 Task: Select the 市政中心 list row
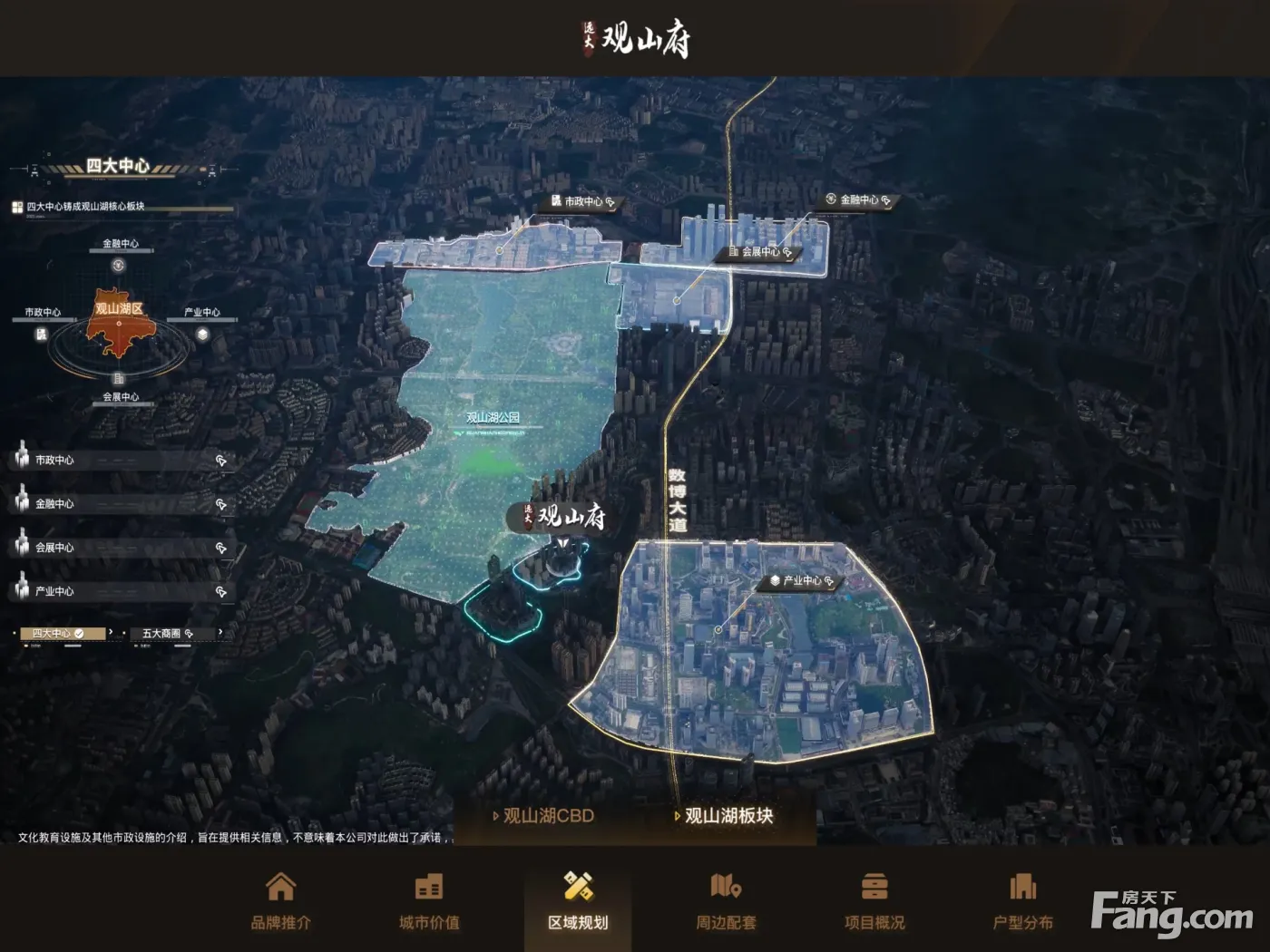click(x=122, y=461)
